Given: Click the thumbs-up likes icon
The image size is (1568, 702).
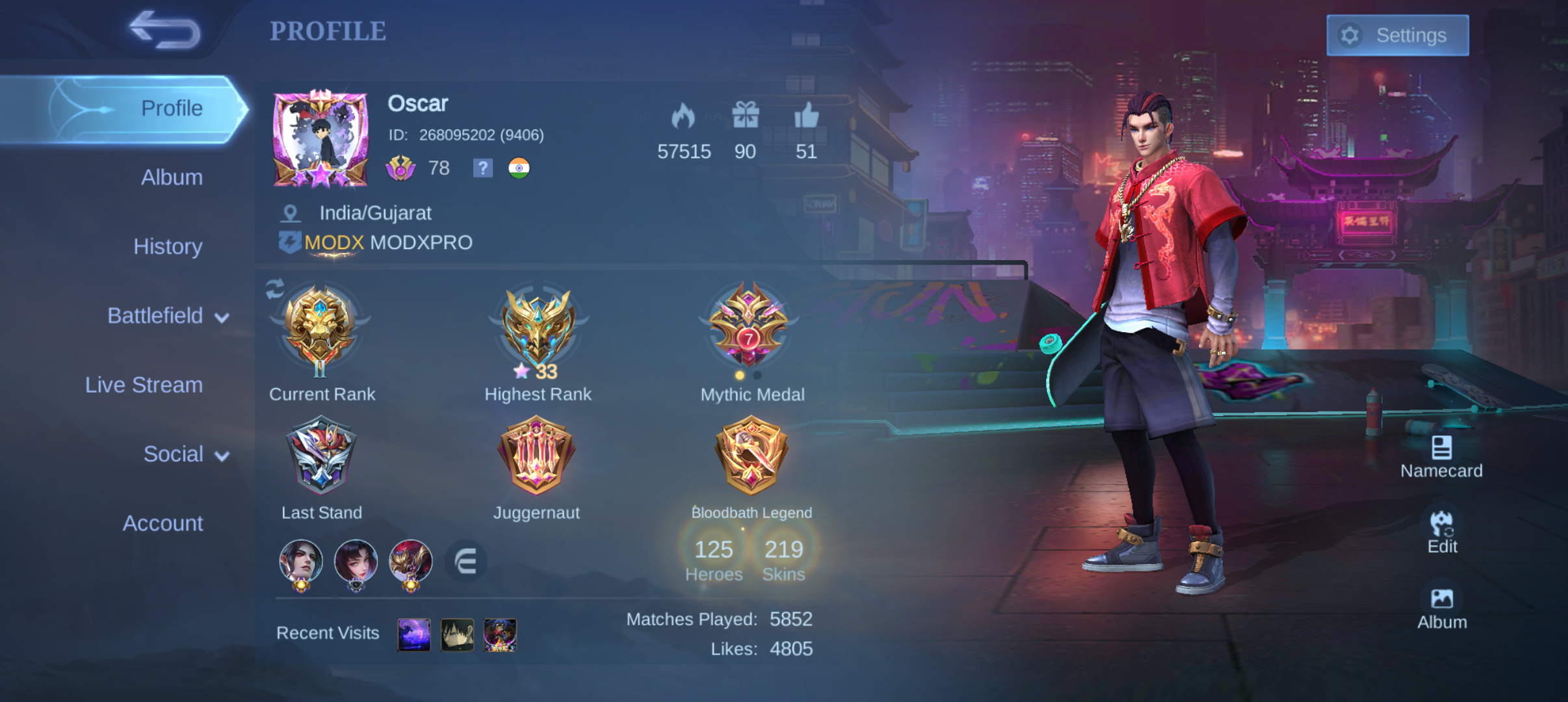Looking at the screenshot, I should 806,117.
